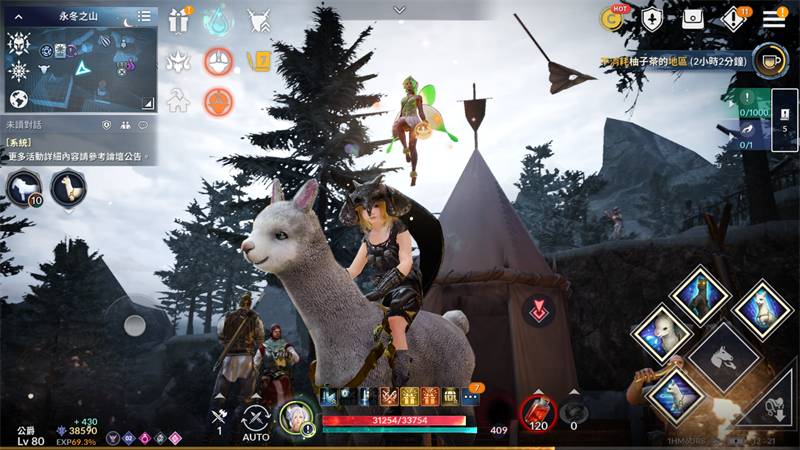Open the scroll icon with number 7
This screenshot has width=800, height=450.
click(259, 61)
